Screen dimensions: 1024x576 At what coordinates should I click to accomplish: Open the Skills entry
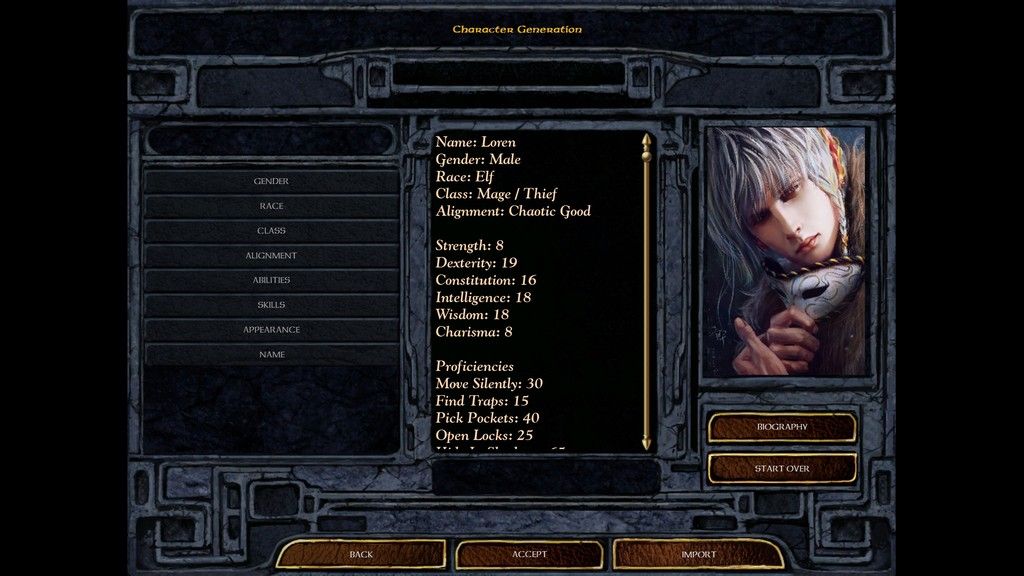click(271, 305)
